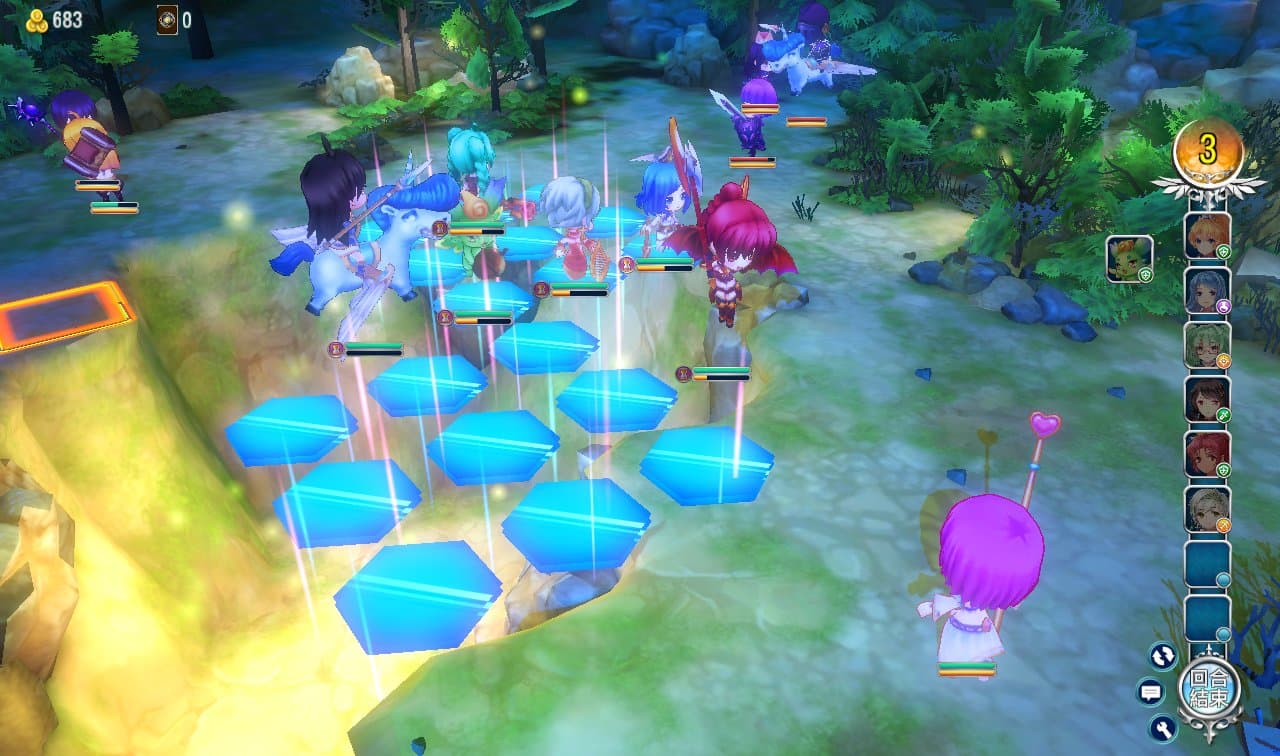Select the dark brown-haired hero portrait

1207,399
